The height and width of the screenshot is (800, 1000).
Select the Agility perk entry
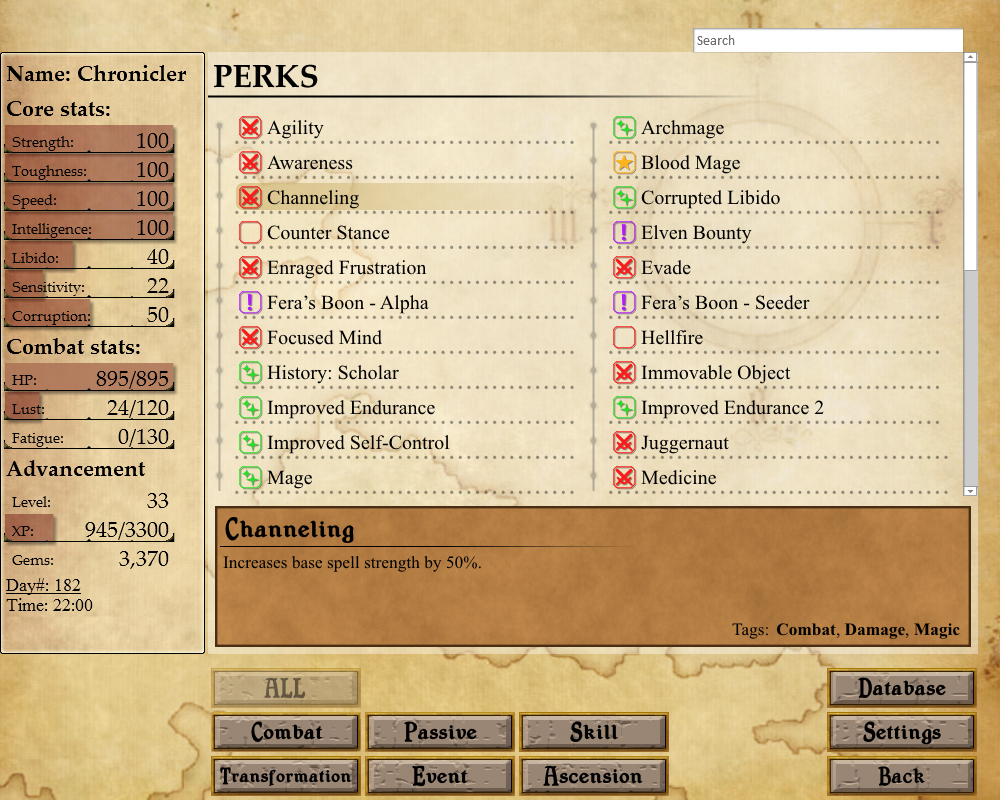click(295, 128)
